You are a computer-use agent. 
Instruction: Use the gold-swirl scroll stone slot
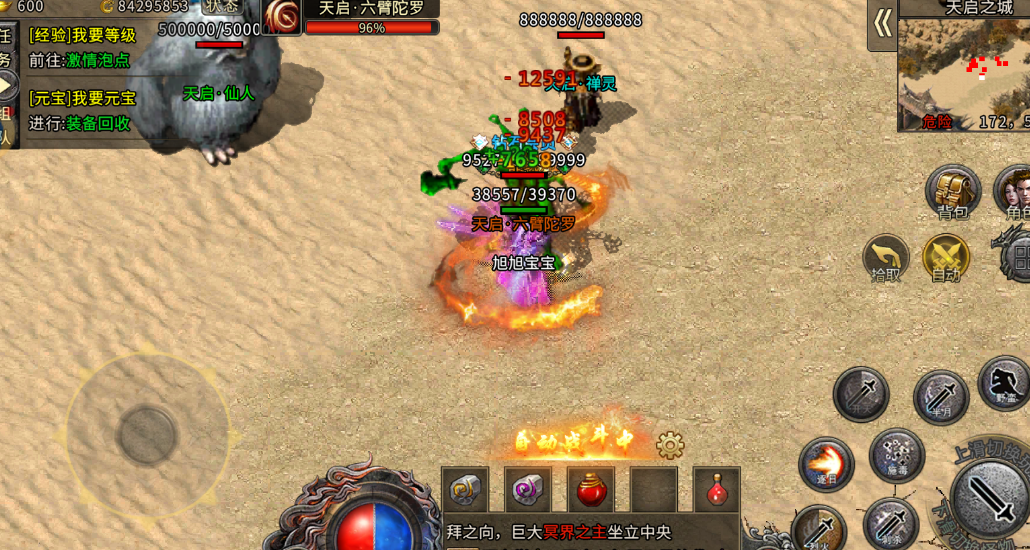pos(465,490)
